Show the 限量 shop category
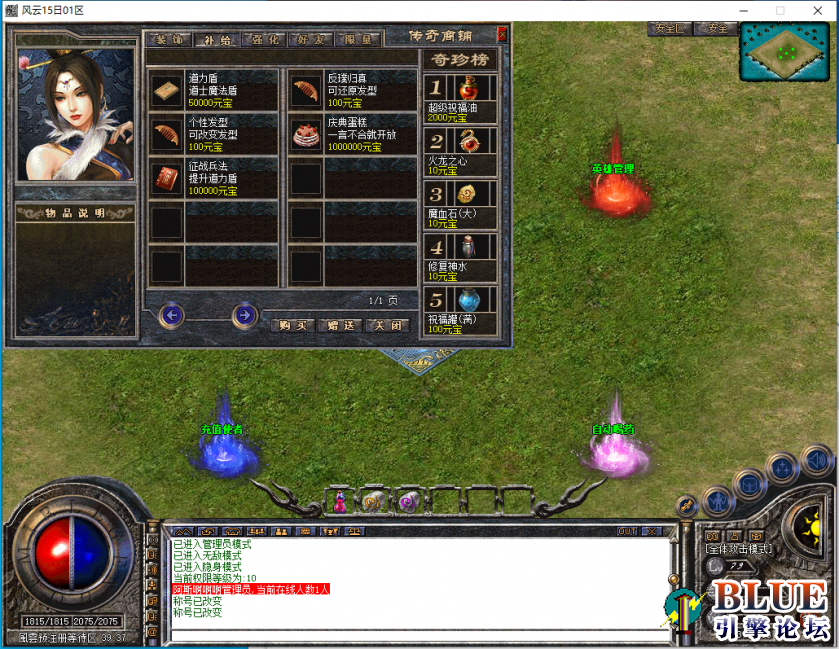This screenshot has height=649, width=839. coord(360,40)
